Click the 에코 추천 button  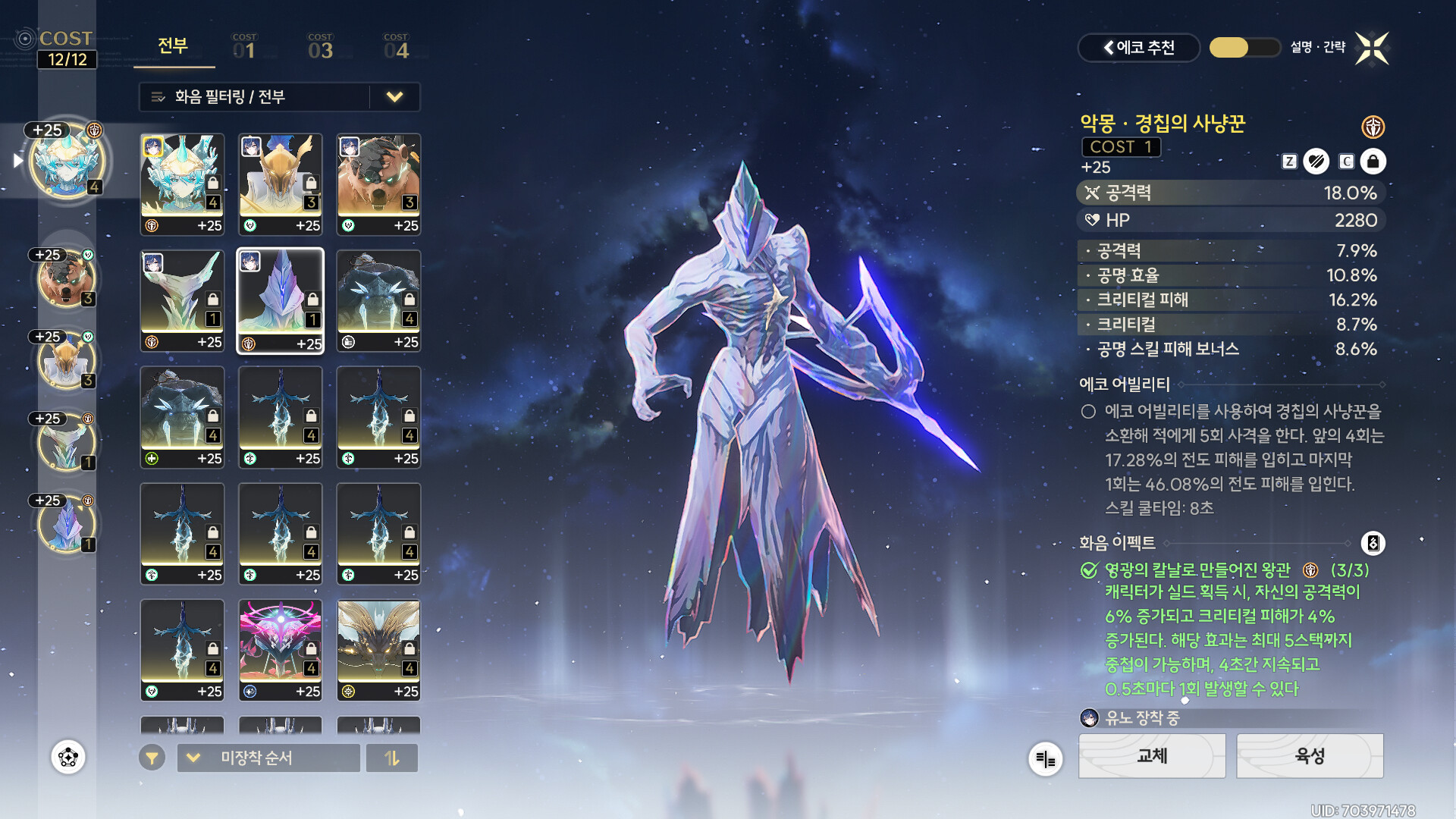coord(1138,48)
